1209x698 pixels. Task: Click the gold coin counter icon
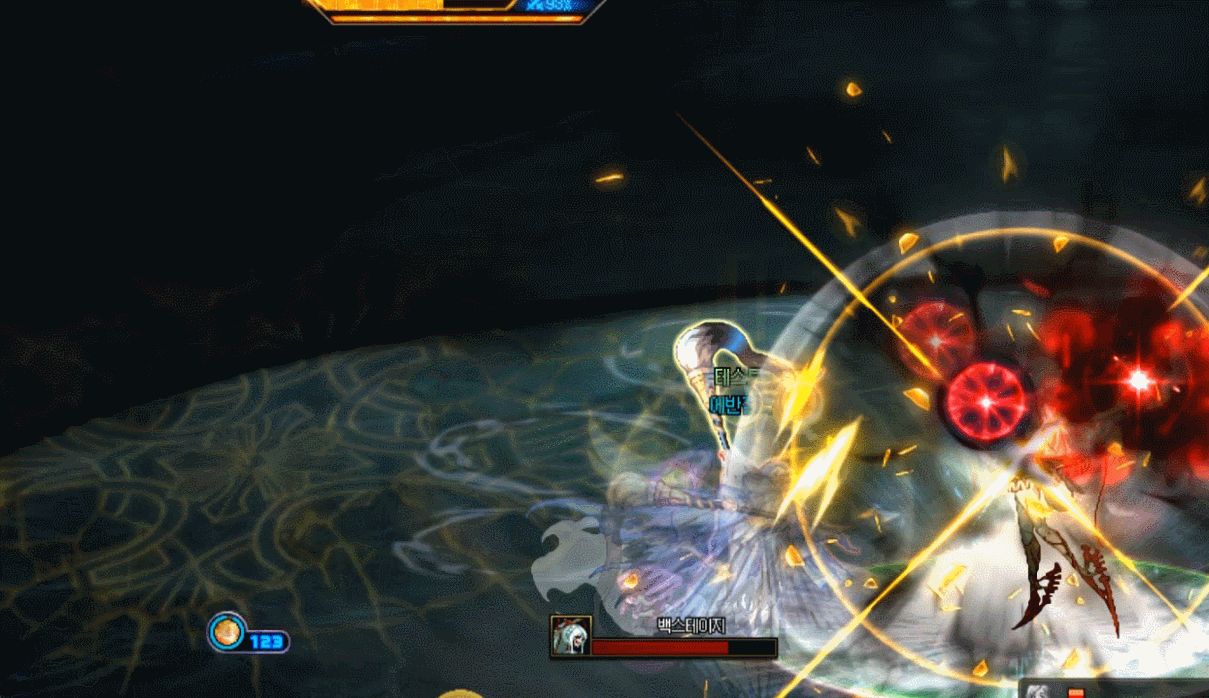tap(227, 632)
